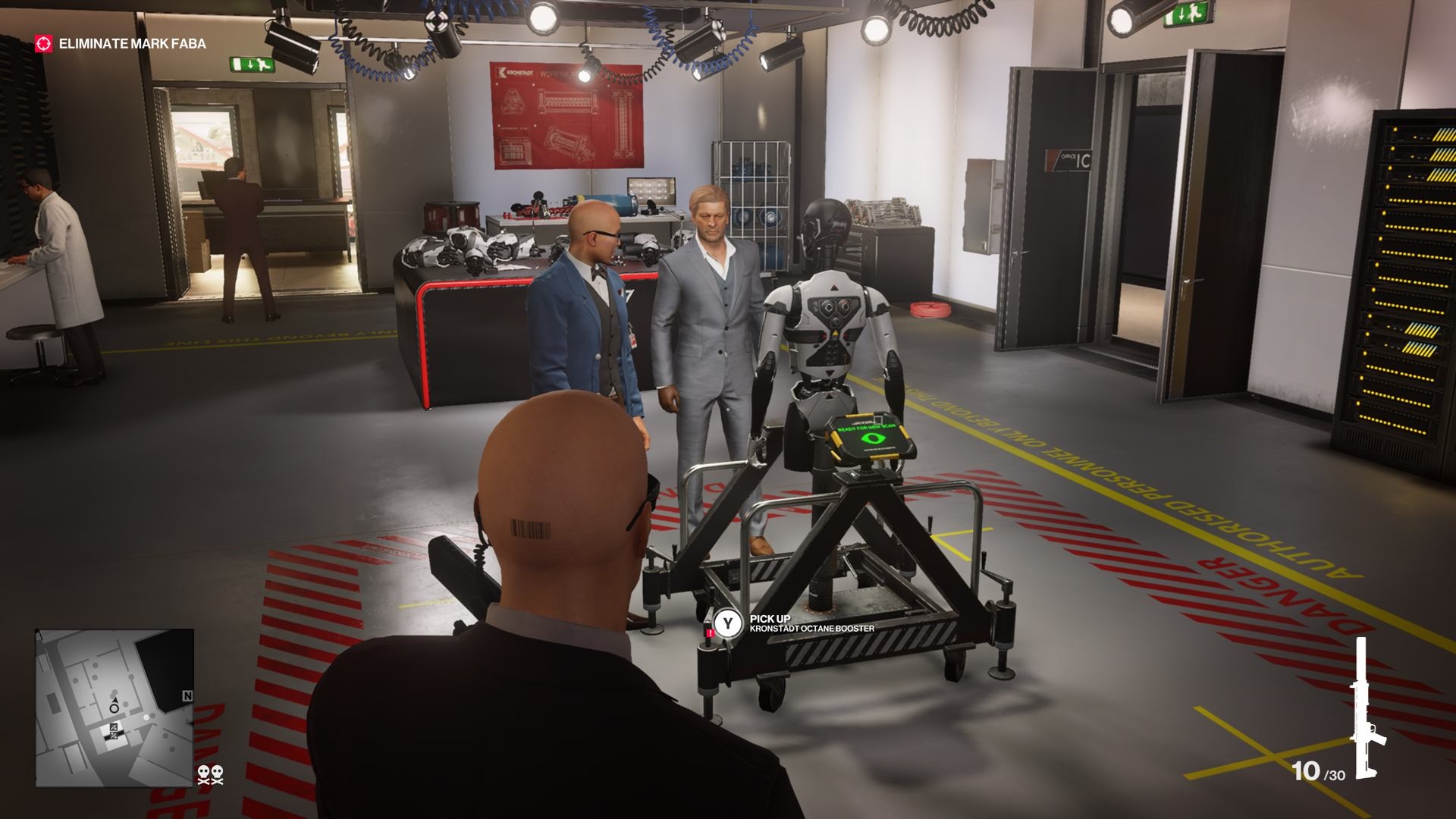Click the black arrowhead marker on the minimap edge
Viewport: 1456px width, 819px height.
click(190, 723)
